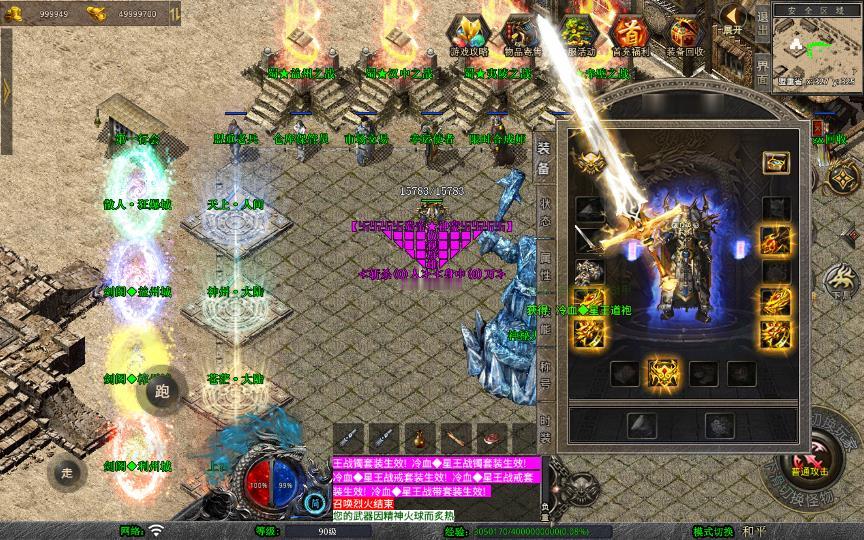Open the 装备回收 equipment recycle chest
The width and height of the screenshot is (864, 540).
[x=685, y=35]
